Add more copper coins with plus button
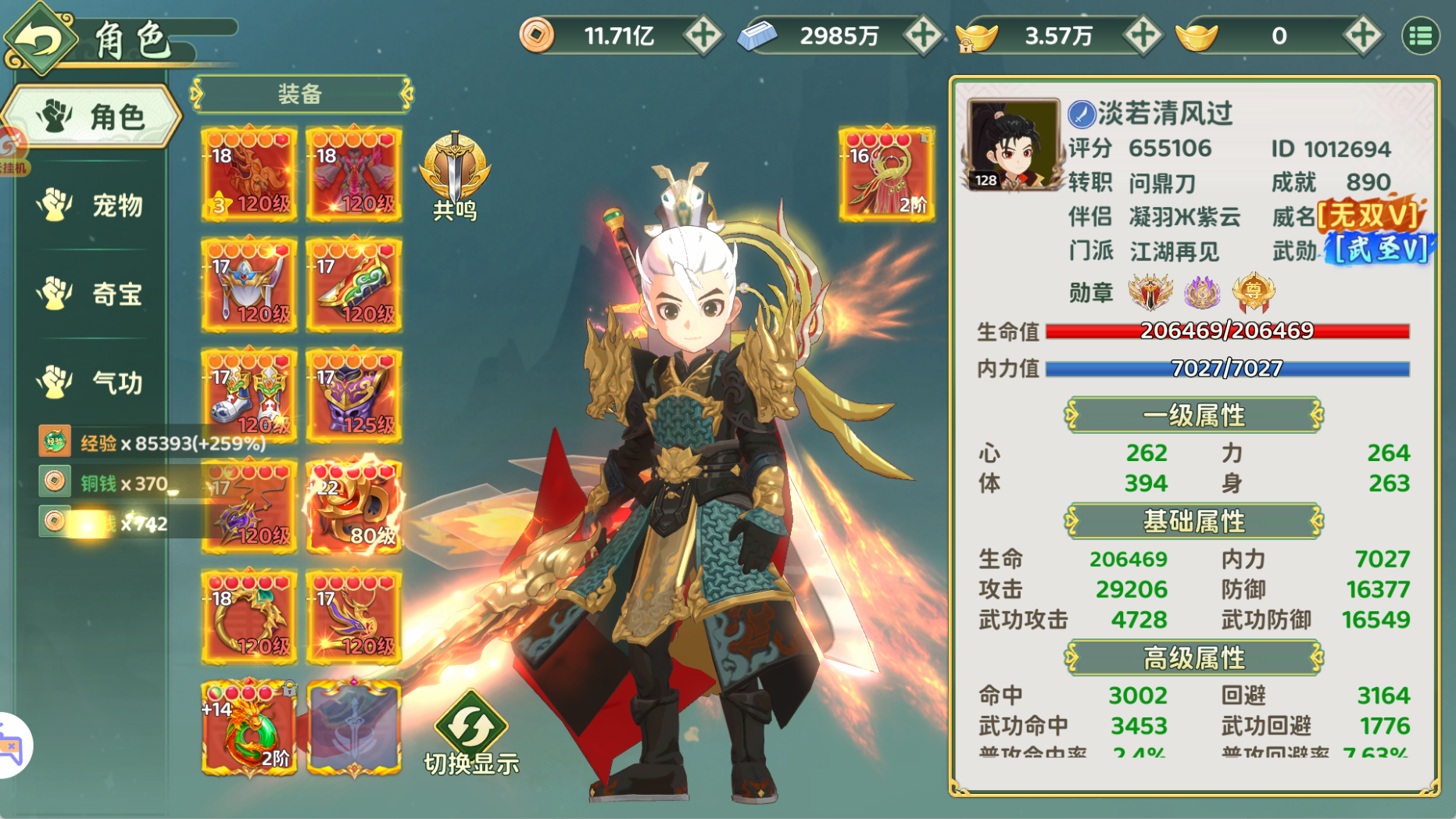The width and height of the screenshot is (1456, 819). (702, 36)
